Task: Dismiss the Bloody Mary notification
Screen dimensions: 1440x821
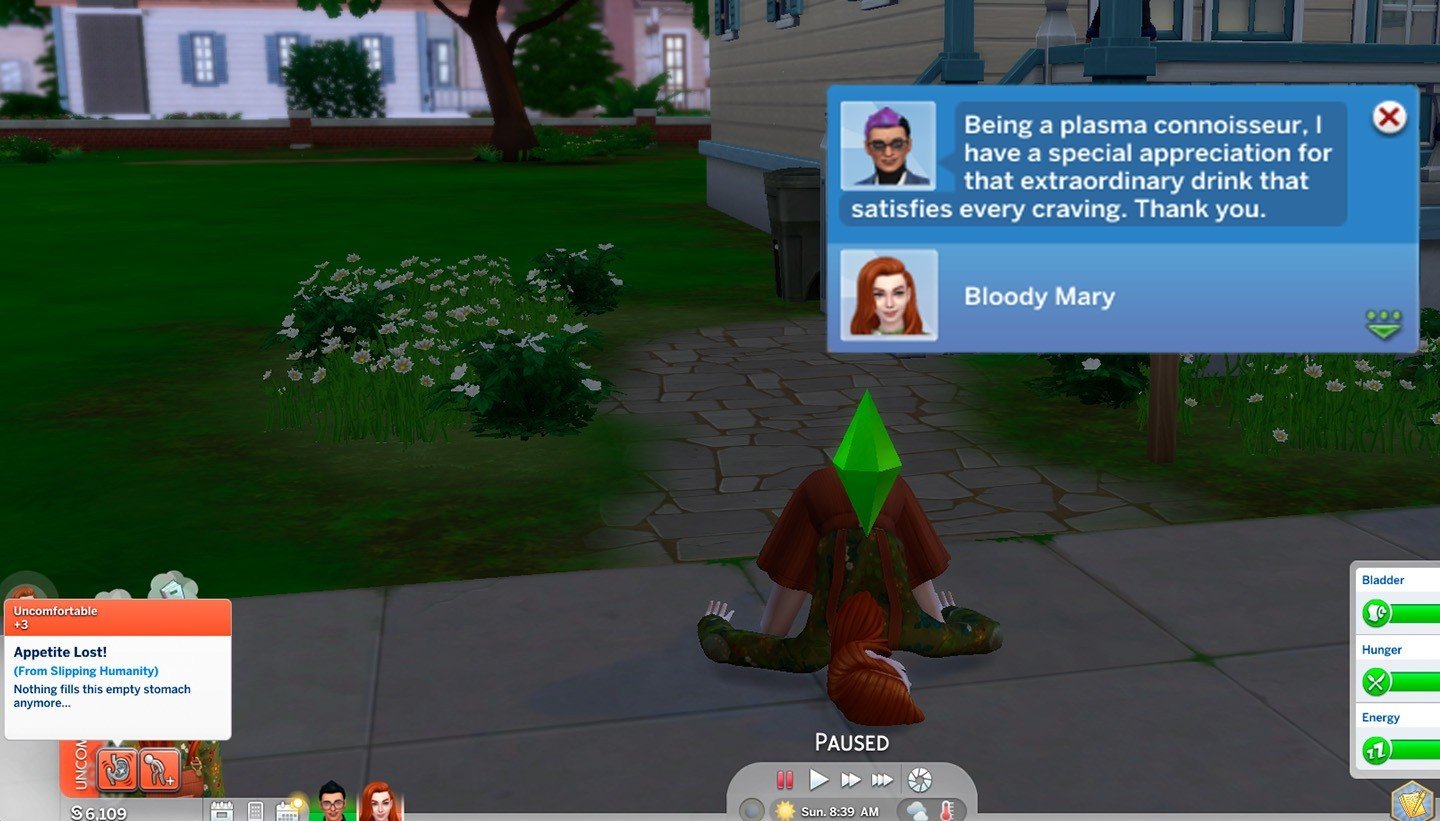Action: click(x=1389, y=117)
